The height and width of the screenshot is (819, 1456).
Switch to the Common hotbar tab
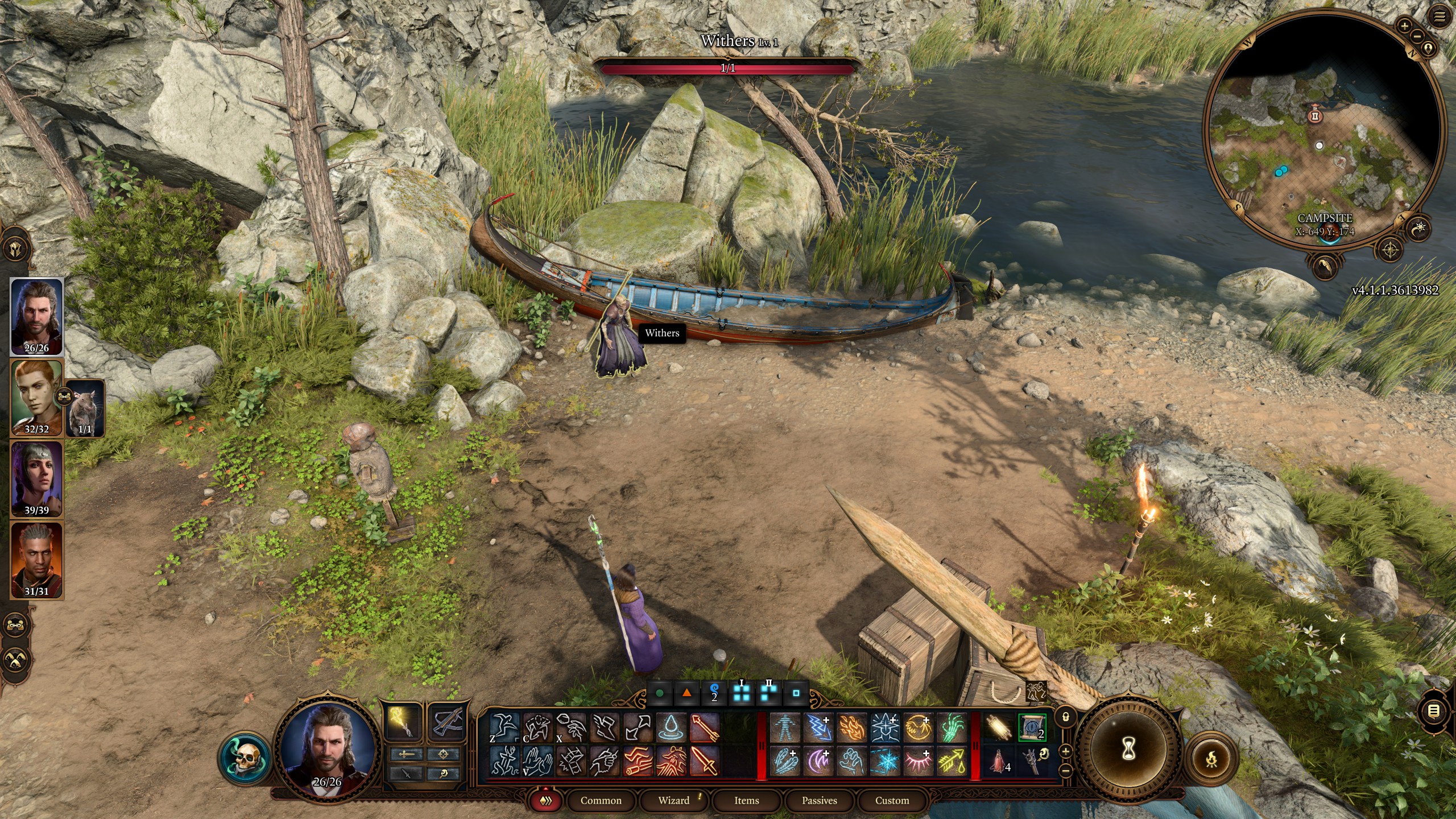tap(601, 800)
